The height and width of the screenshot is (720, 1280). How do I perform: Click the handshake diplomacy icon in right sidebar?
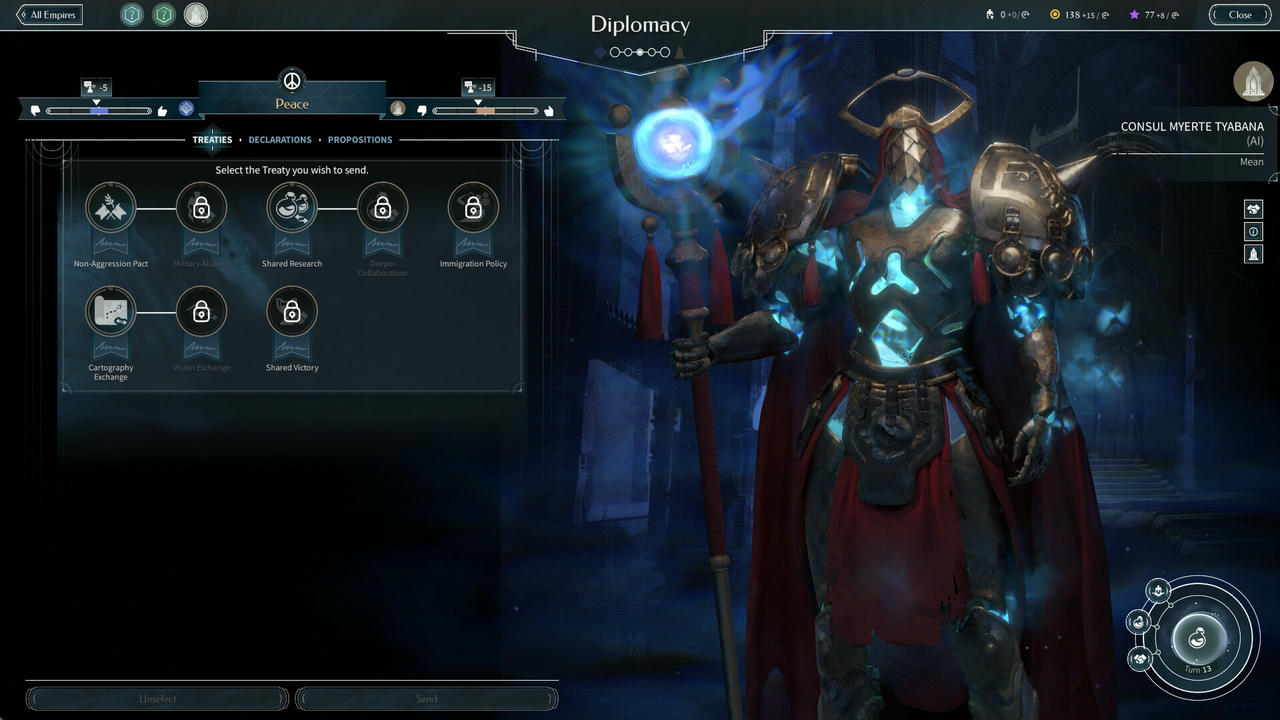tap(1254, 208)
